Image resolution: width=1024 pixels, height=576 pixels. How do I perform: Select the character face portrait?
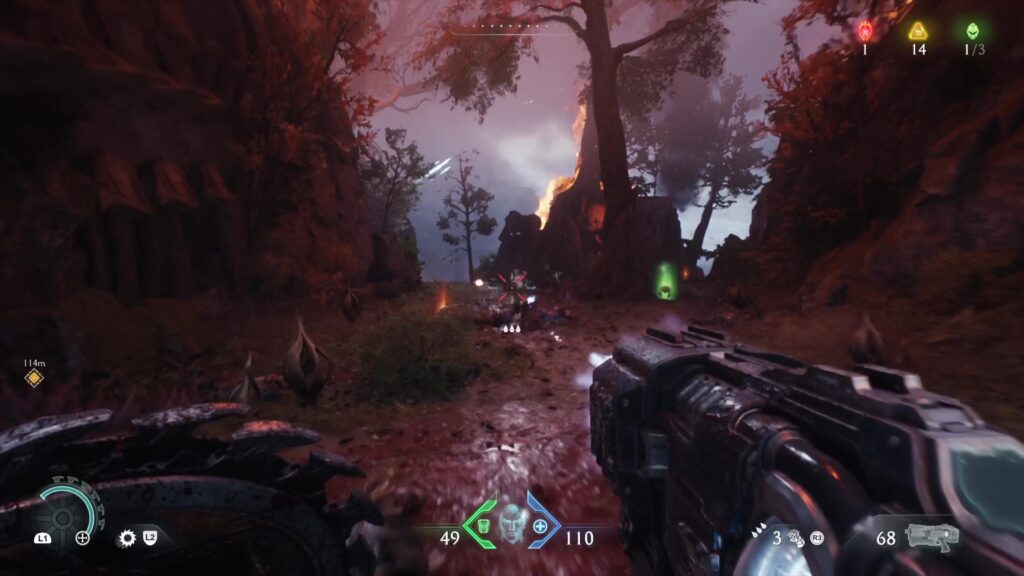(x=513, y=521)
